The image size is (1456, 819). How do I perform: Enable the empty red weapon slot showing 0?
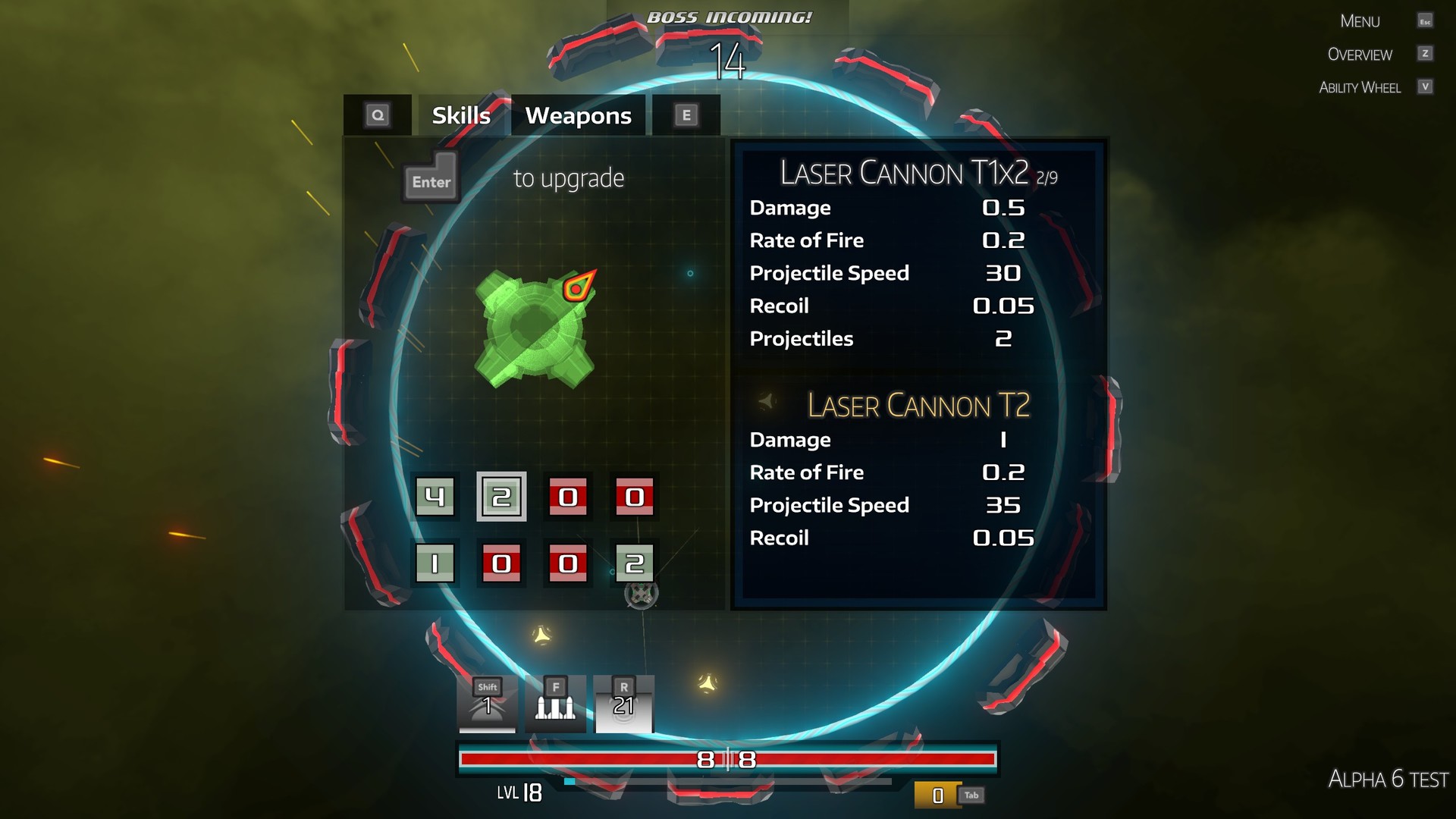(570, 497)
